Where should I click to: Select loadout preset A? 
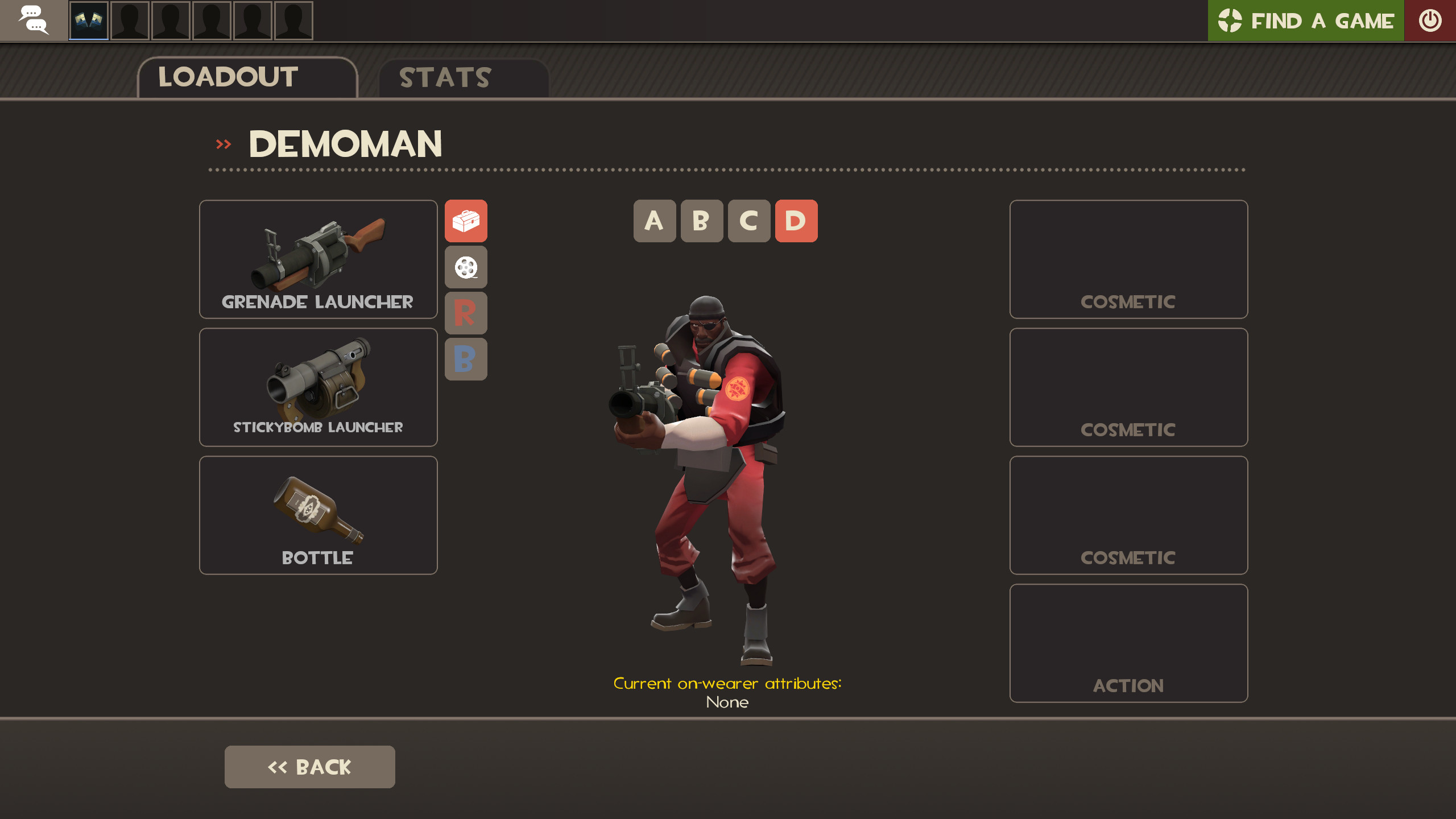655,222
